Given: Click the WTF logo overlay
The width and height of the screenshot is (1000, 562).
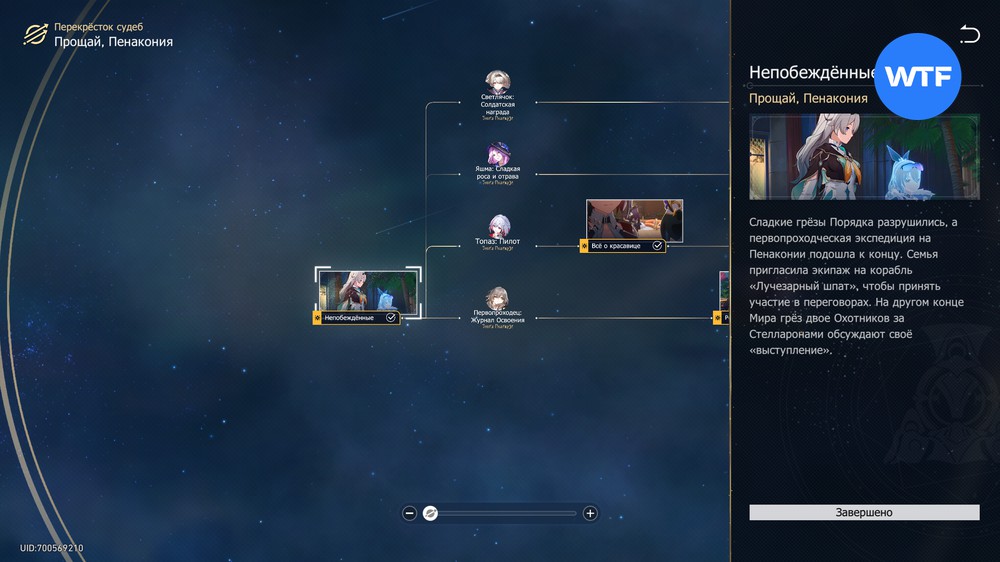Looking at the screenshot, I should pyautogui.click(x=917, y=78).
